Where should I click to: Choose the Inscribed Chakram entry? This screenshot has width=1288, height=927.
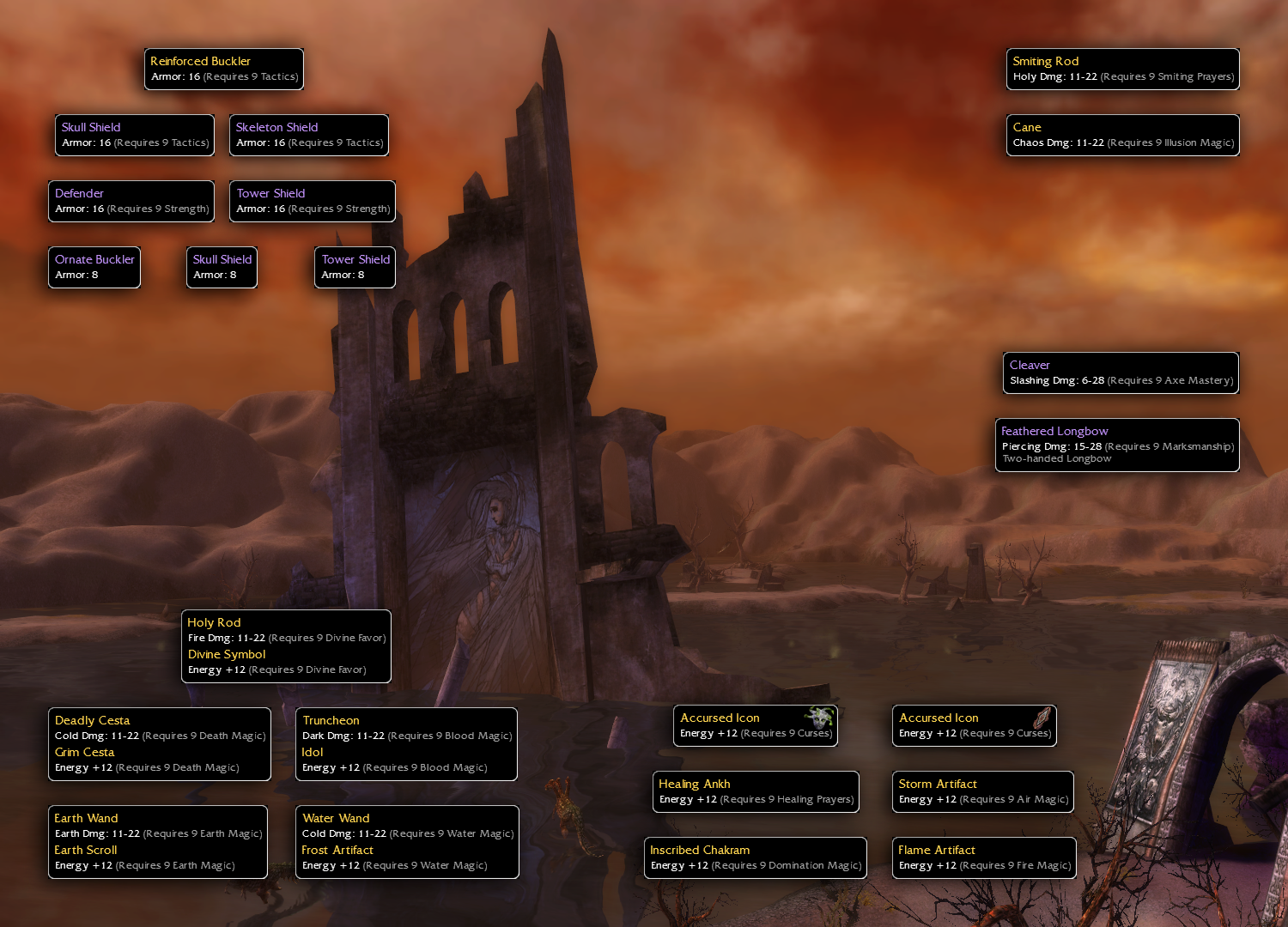756,857
